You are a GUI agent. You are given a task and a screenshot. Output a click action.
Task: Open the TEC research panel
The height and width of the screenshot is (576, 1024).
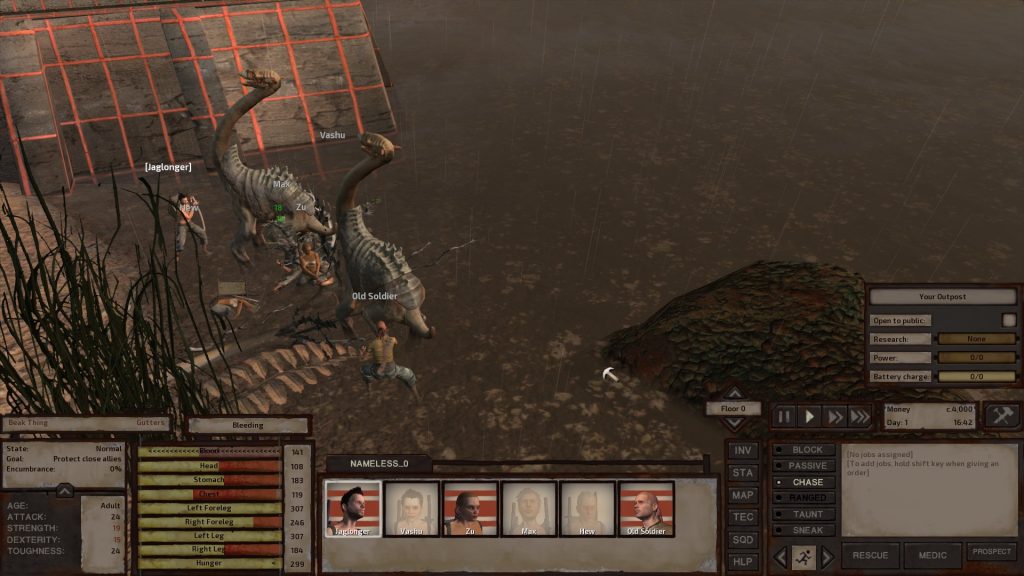click(x=742, y=517)
